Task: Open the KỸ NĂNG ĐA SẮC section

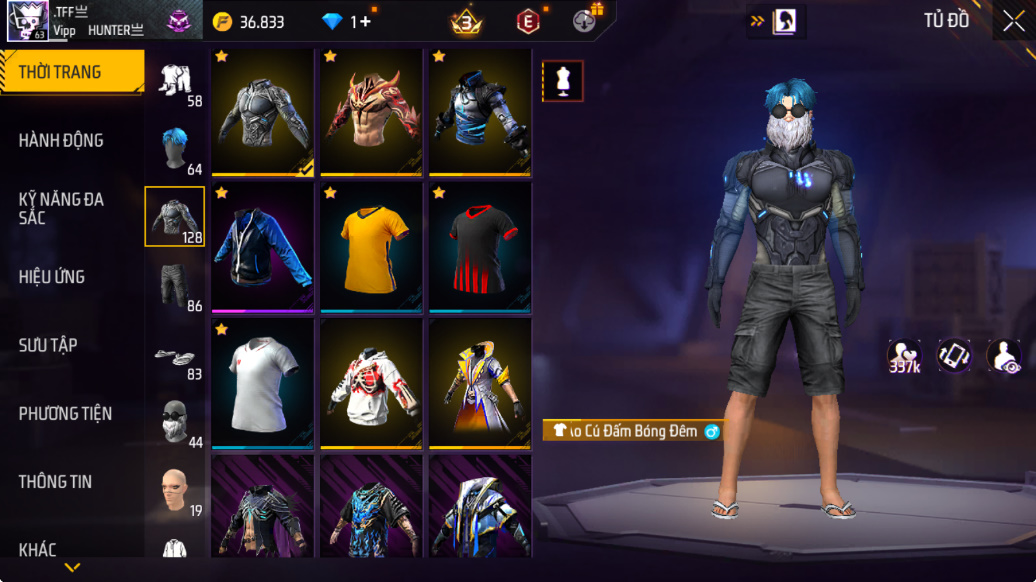Action: click(x=62, y=208)
